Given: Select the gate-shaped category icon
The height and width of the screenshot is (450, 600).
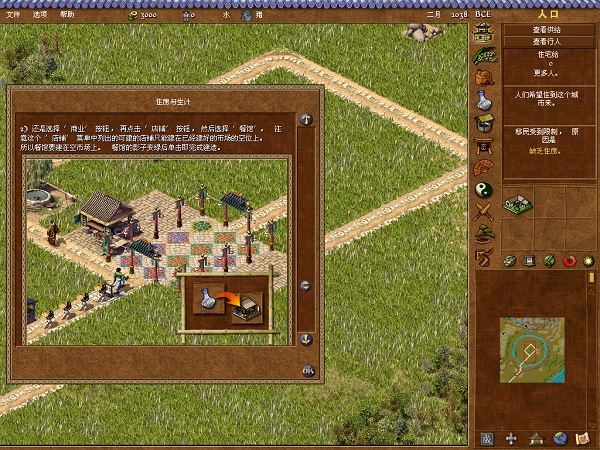Looking at the screenshot, I should [483, 145].
